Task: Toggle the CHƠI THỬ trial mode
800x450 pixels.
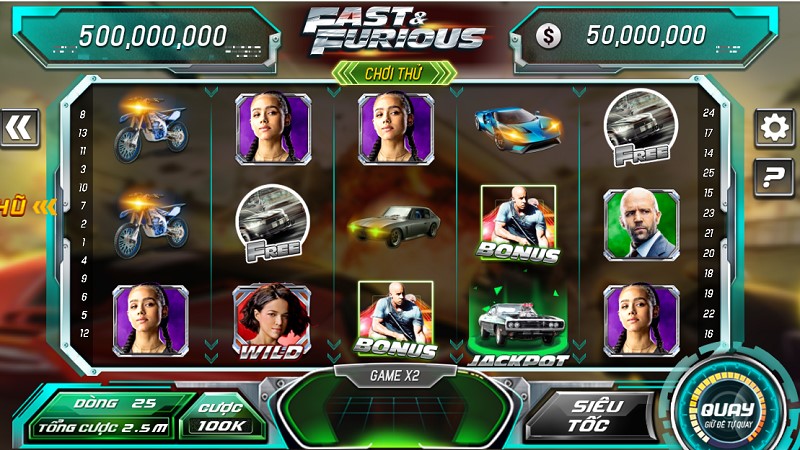Action: [395, 72]
